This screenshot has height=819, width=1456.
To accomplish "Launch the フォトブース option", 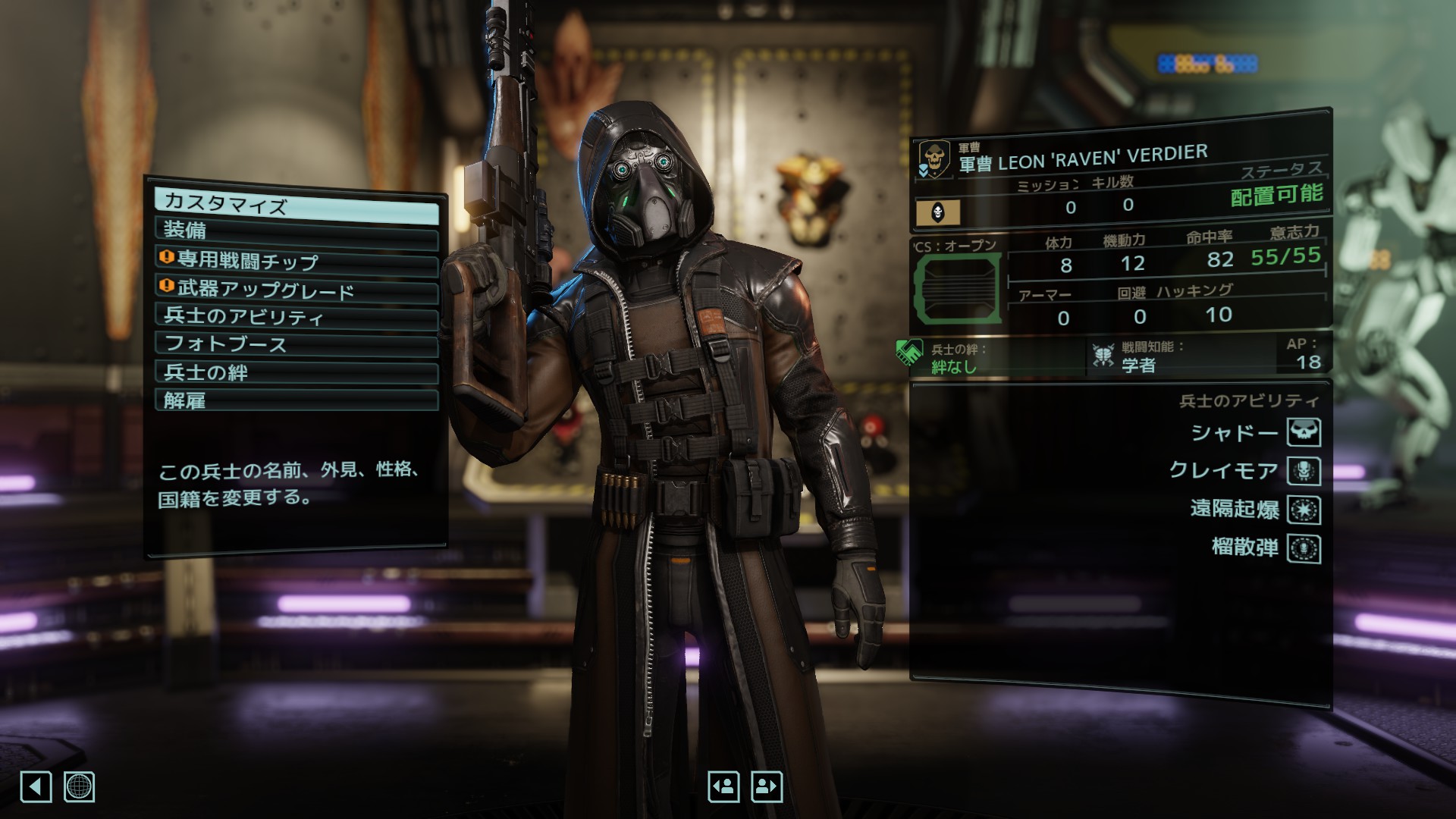I will [x=296, y=344].
